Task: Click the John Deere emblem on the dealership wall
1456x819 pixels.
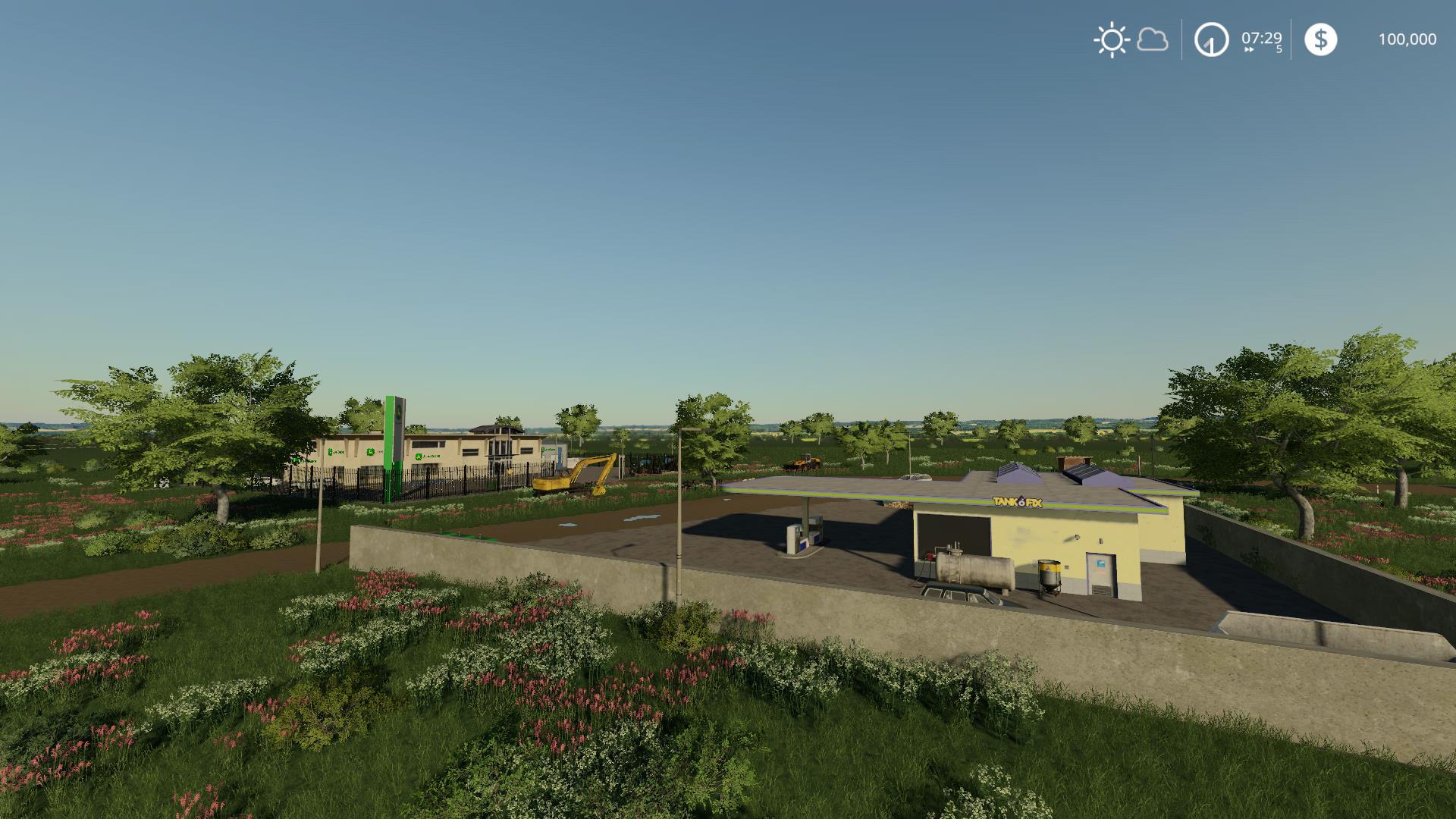Action: (420, 457)
